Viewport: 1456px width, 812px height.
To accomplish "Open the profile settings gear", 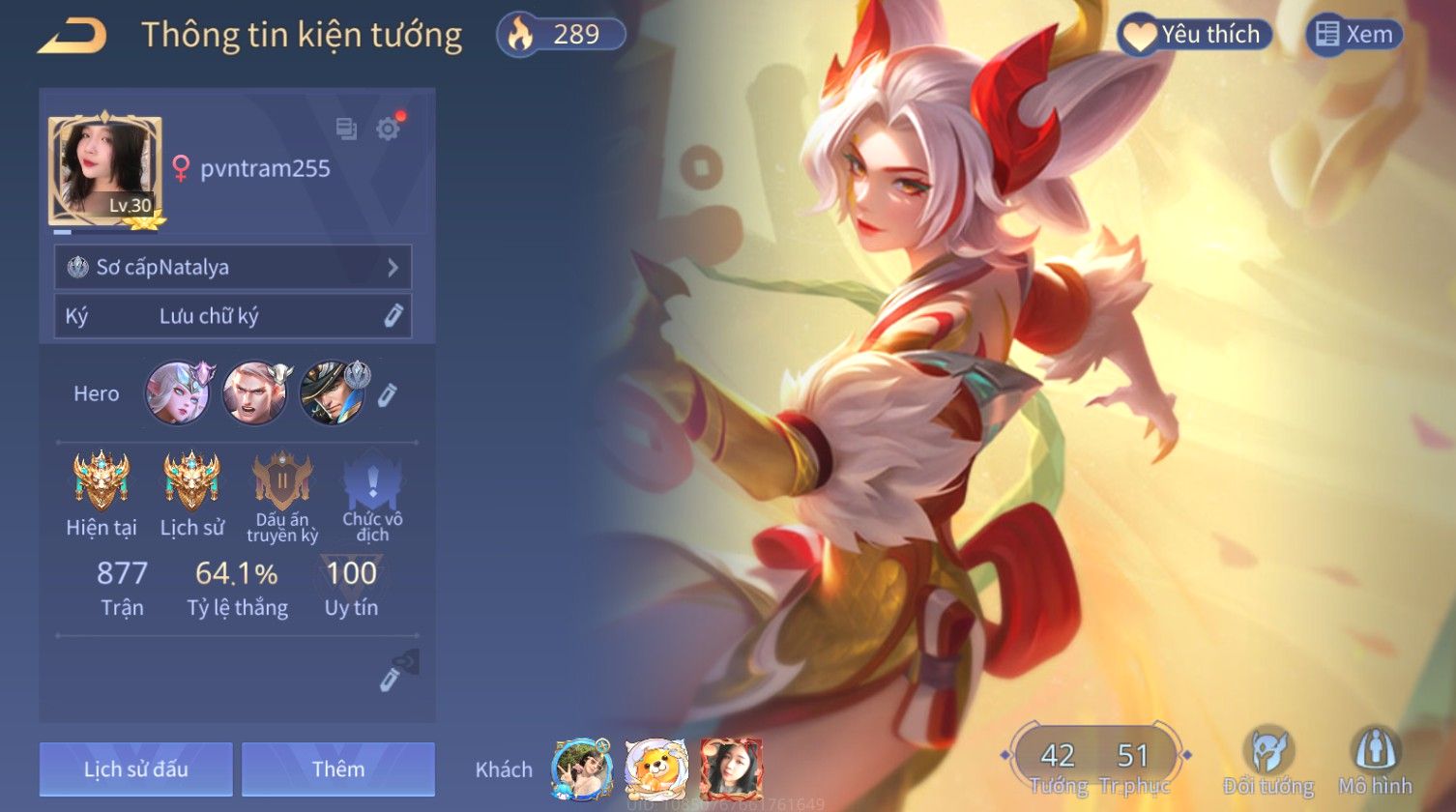I will pyautogui.click(x=388, y=129).
